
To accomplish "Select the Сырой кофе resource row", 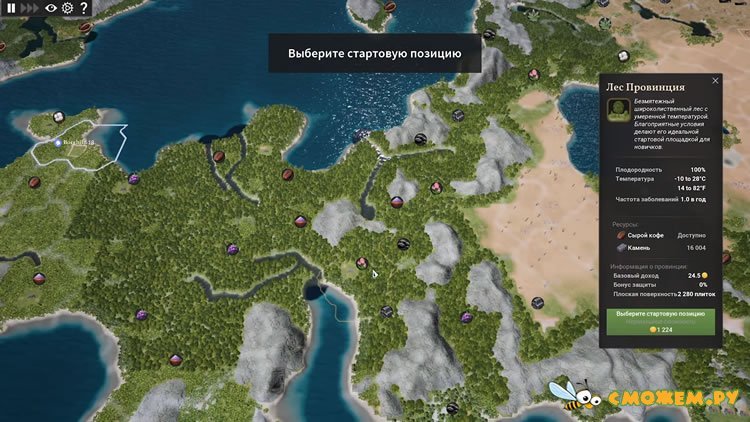I will tap(660, 235).
